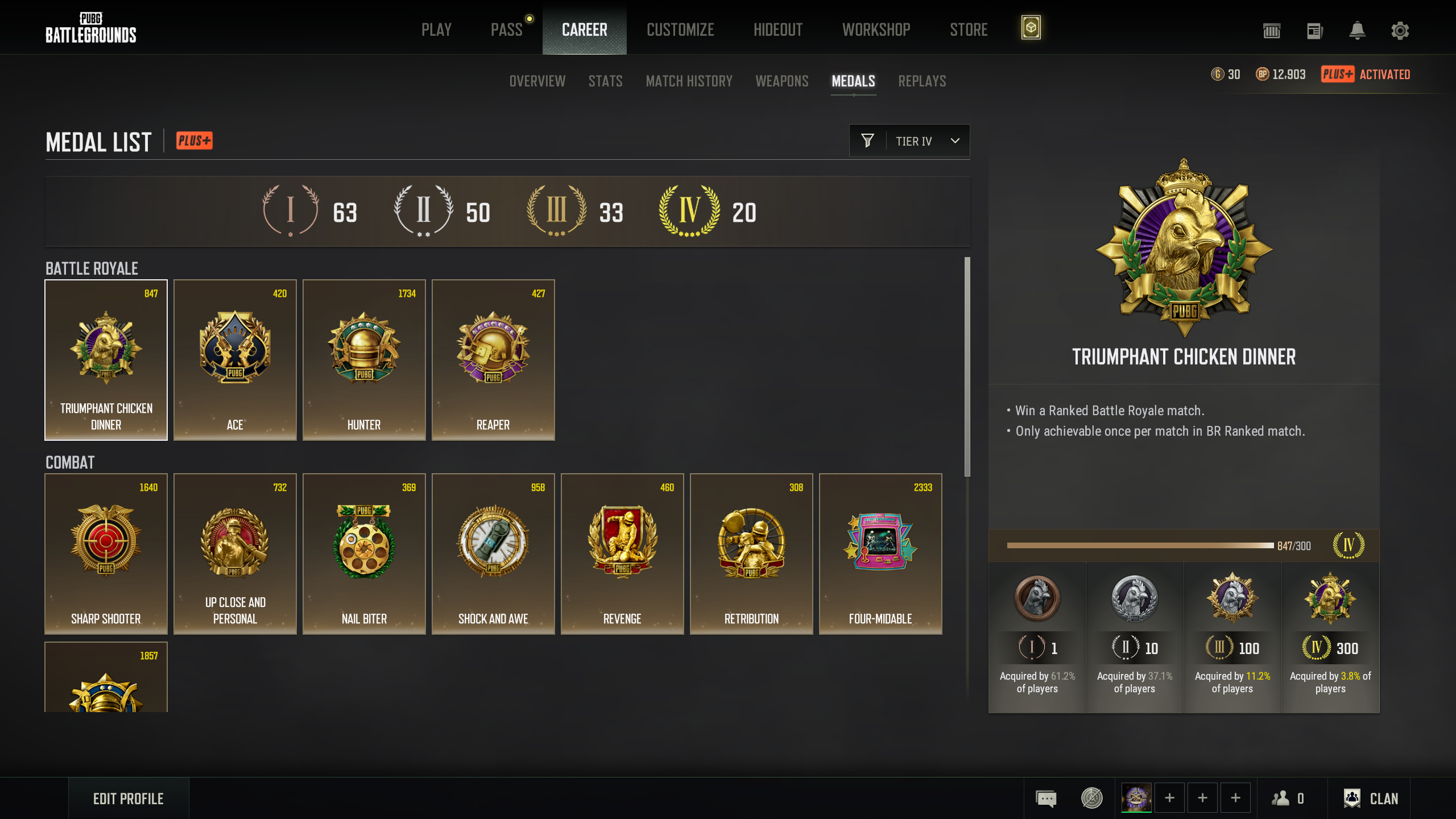Switch to the Store section
The width and height of the screenshot is (1456, 819).
(969, 30)
